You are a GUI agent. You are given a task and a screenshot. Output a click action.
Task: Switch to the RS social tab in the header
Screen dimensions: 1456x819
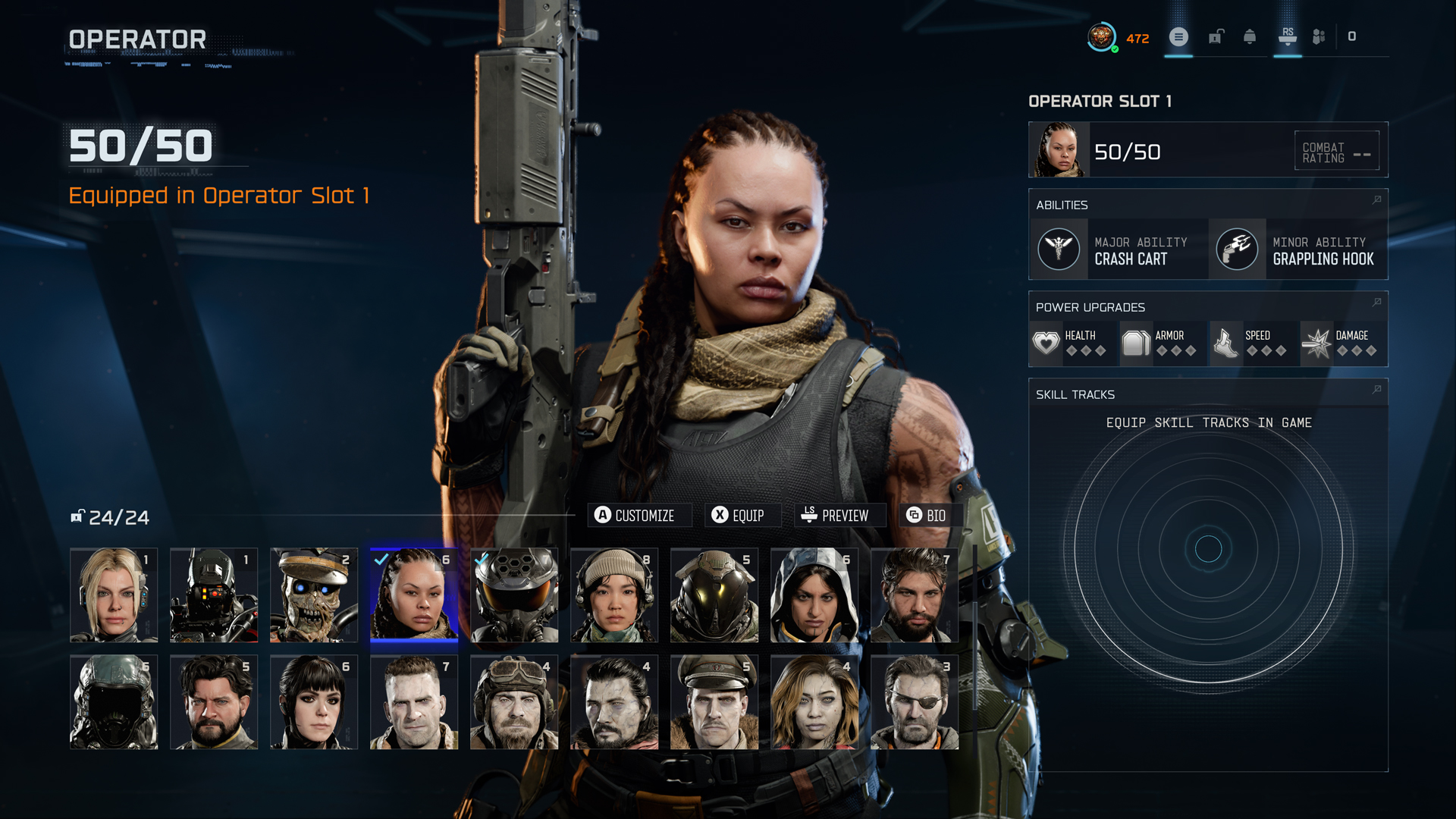click(x=1287, y=36)
